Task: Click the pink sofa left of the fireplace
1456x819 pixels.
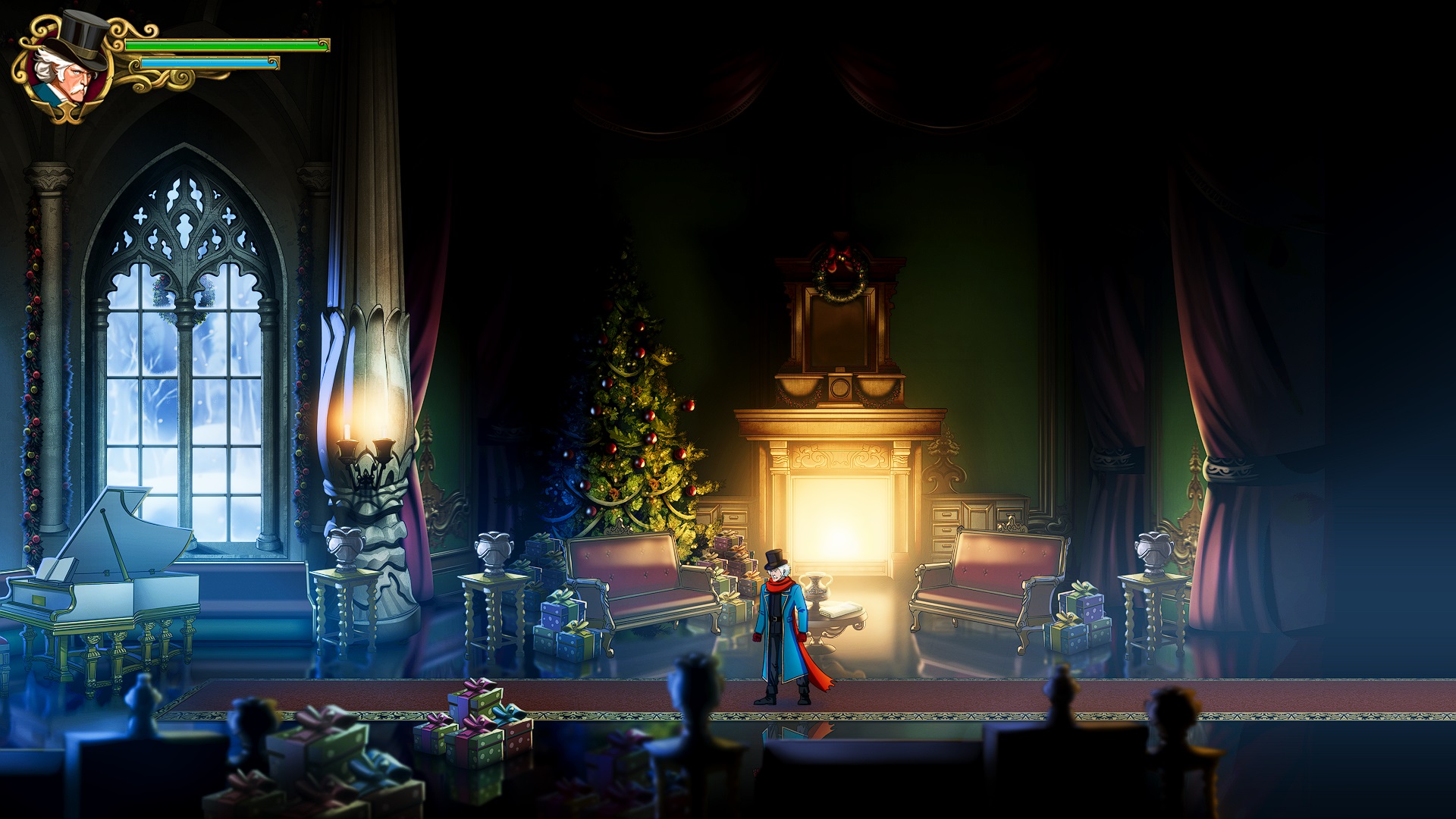Action: [641, 576]
